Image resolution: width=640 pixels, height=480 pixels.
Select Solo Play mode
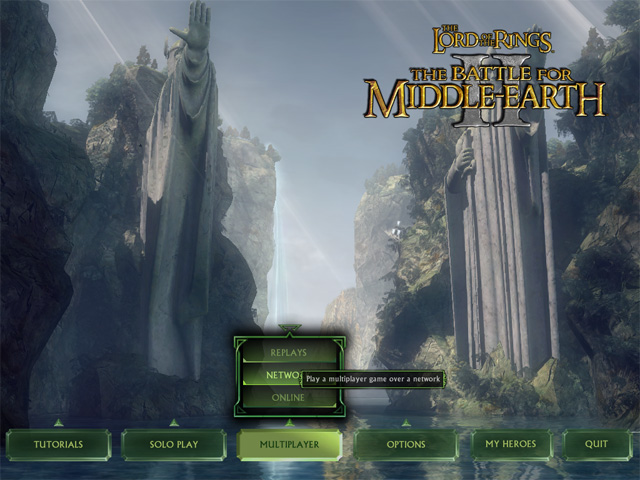coord(174,444)
